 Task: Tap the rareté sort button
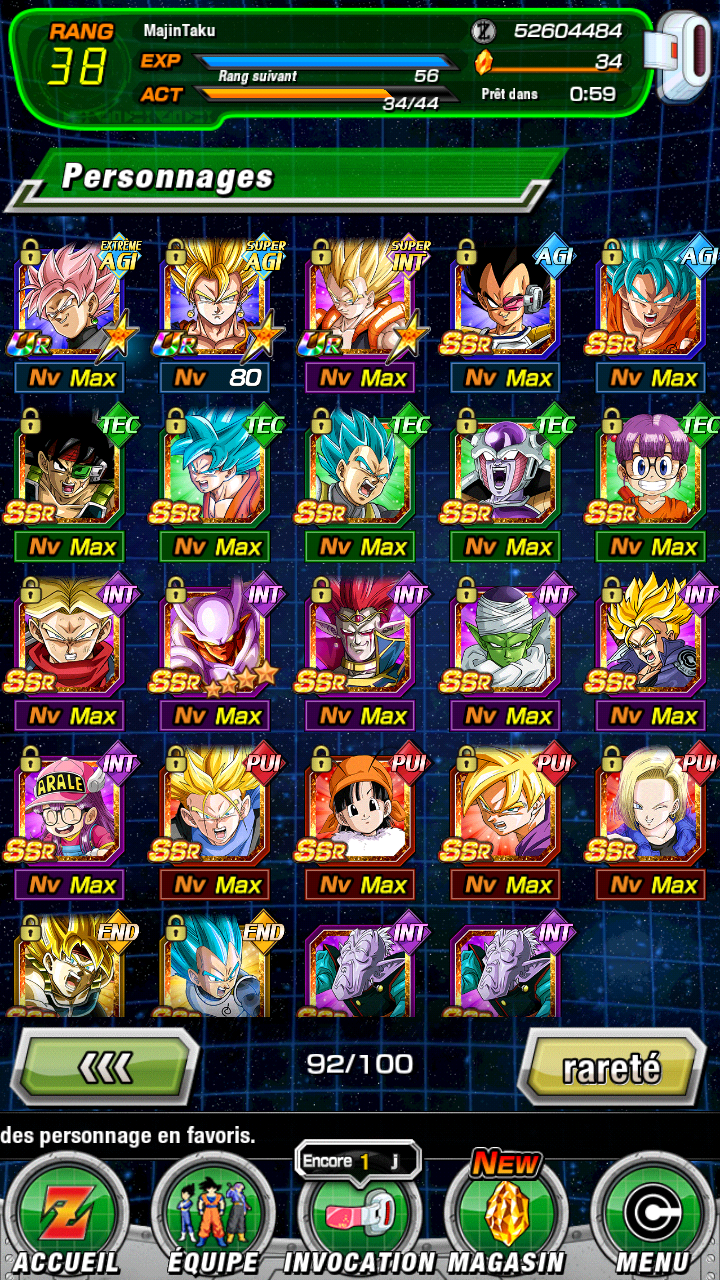click(x=611, y=1067)
